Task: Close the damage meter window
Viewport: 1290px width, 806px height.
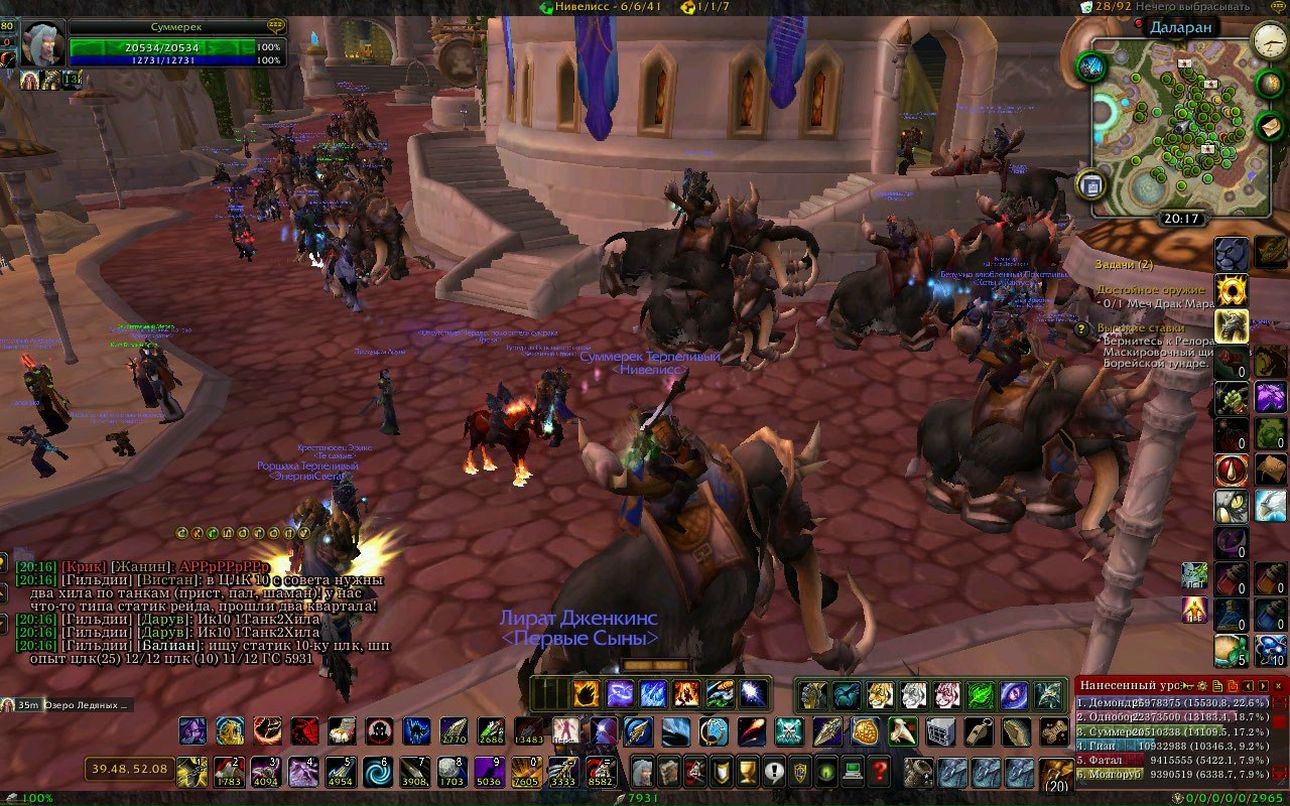Action: pos(1278,686)
